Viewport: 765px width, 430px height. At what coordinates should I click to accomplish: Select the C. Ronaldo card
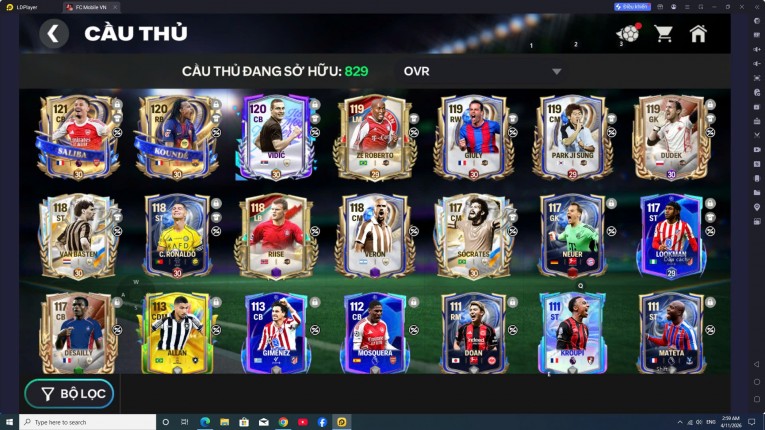pos(177,236)
